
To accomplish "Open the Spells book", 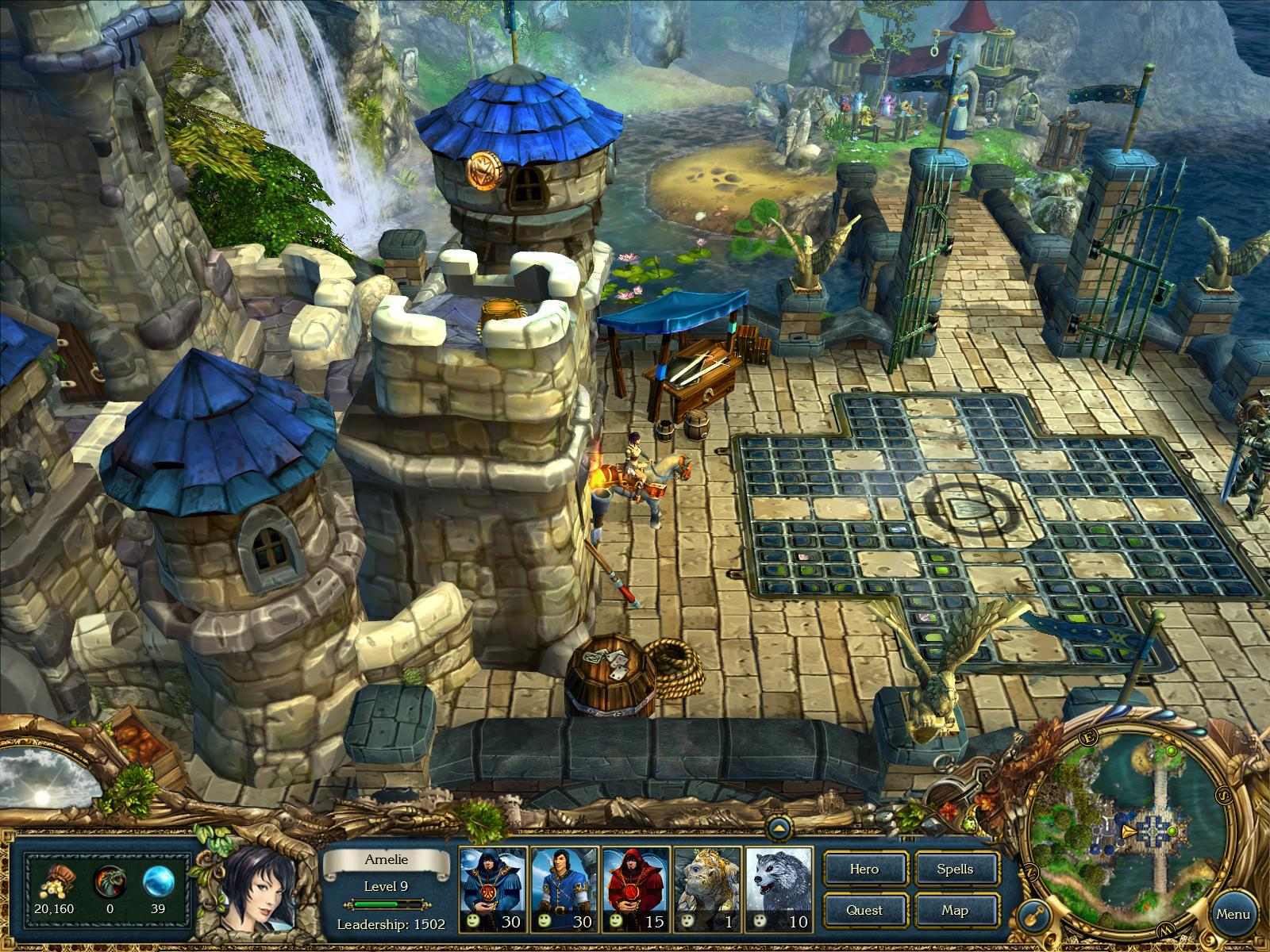I will pyautogui.click(x=957, y=869).
